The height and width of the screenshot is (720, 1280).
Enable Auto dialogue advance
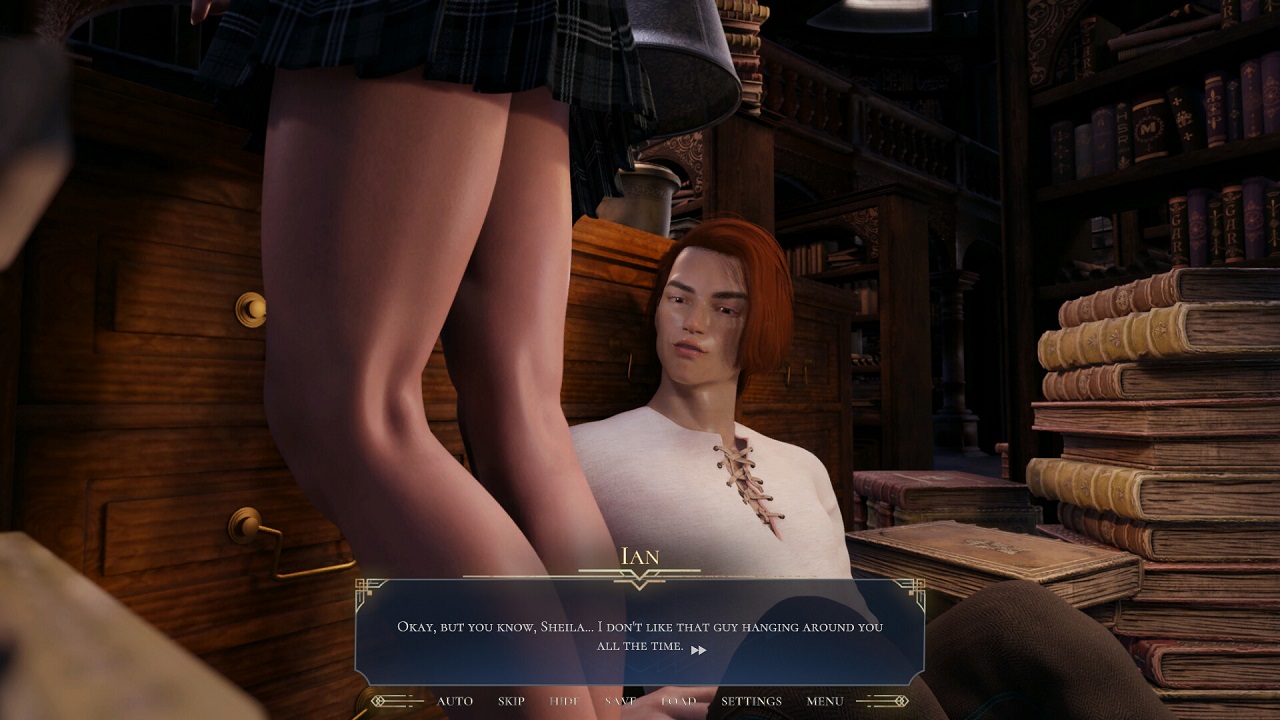point(455,701)
